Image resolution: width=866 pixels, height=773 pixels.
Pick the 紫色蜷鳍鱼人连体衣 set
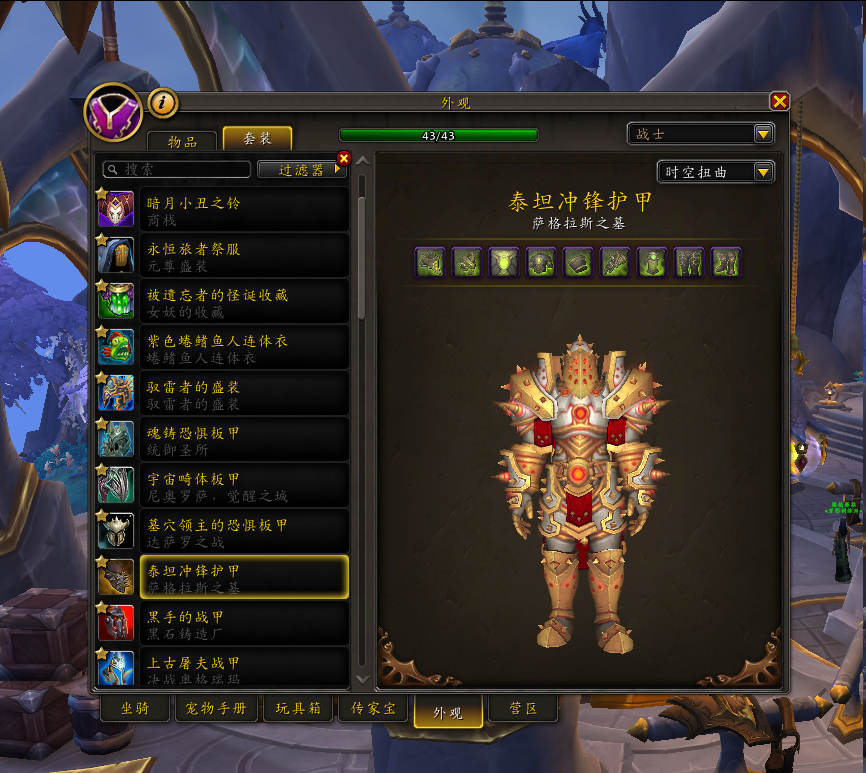tap(222, 347)
